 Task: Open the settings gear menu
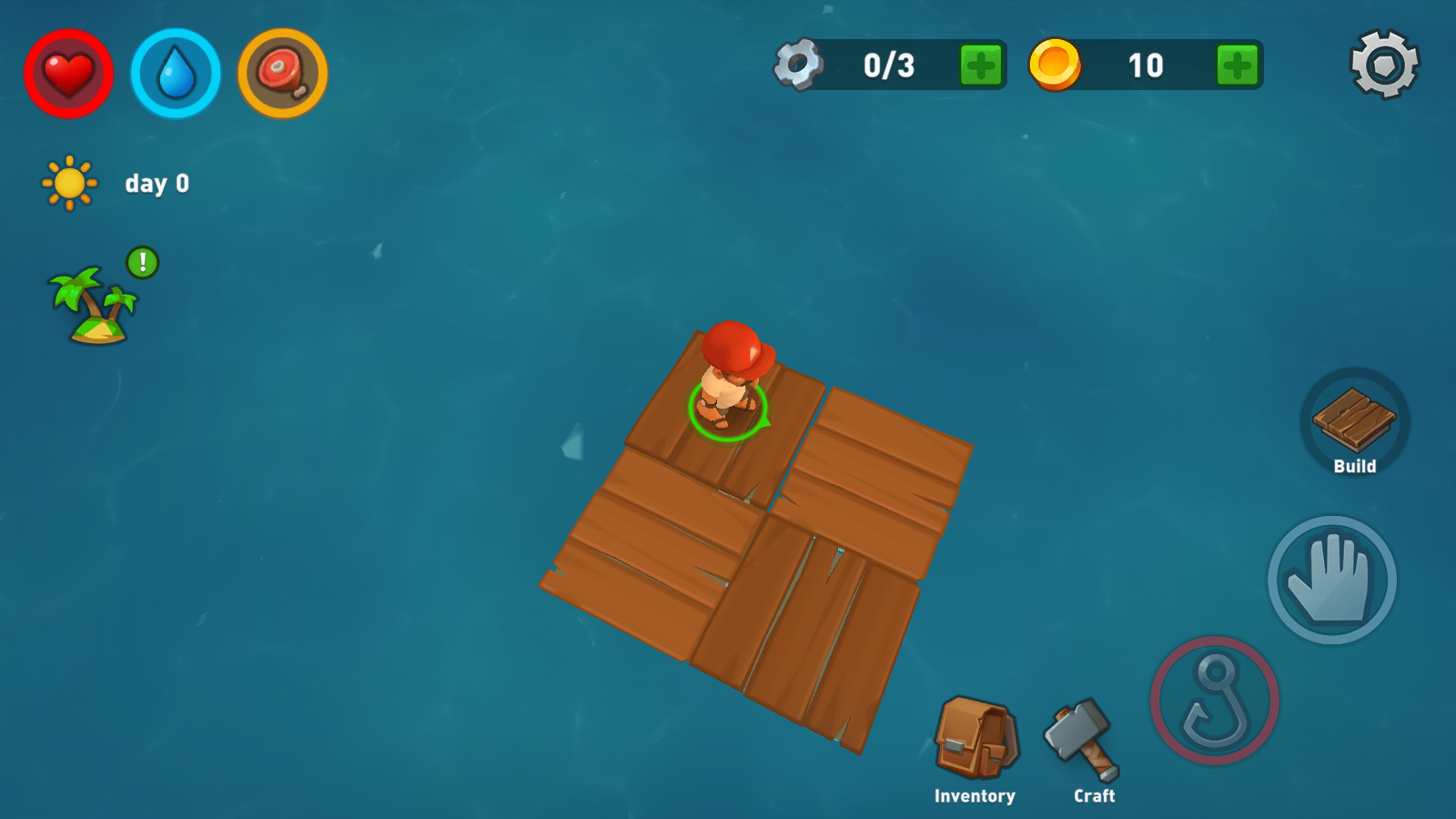pos(1384,64)
